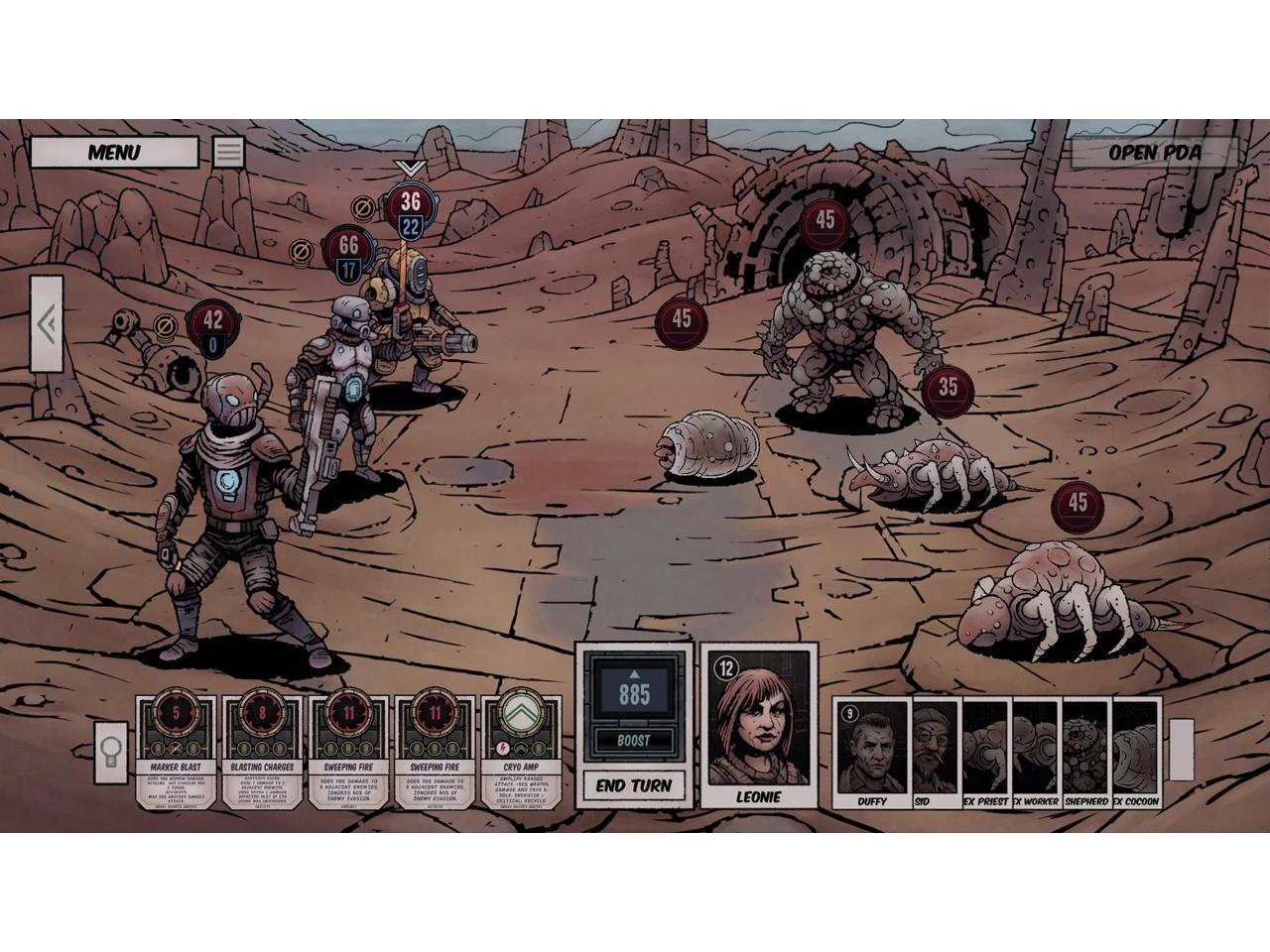This screenshot has width=1270, height=952.
Task: Activate the Boost button
Action: point(634,740)
